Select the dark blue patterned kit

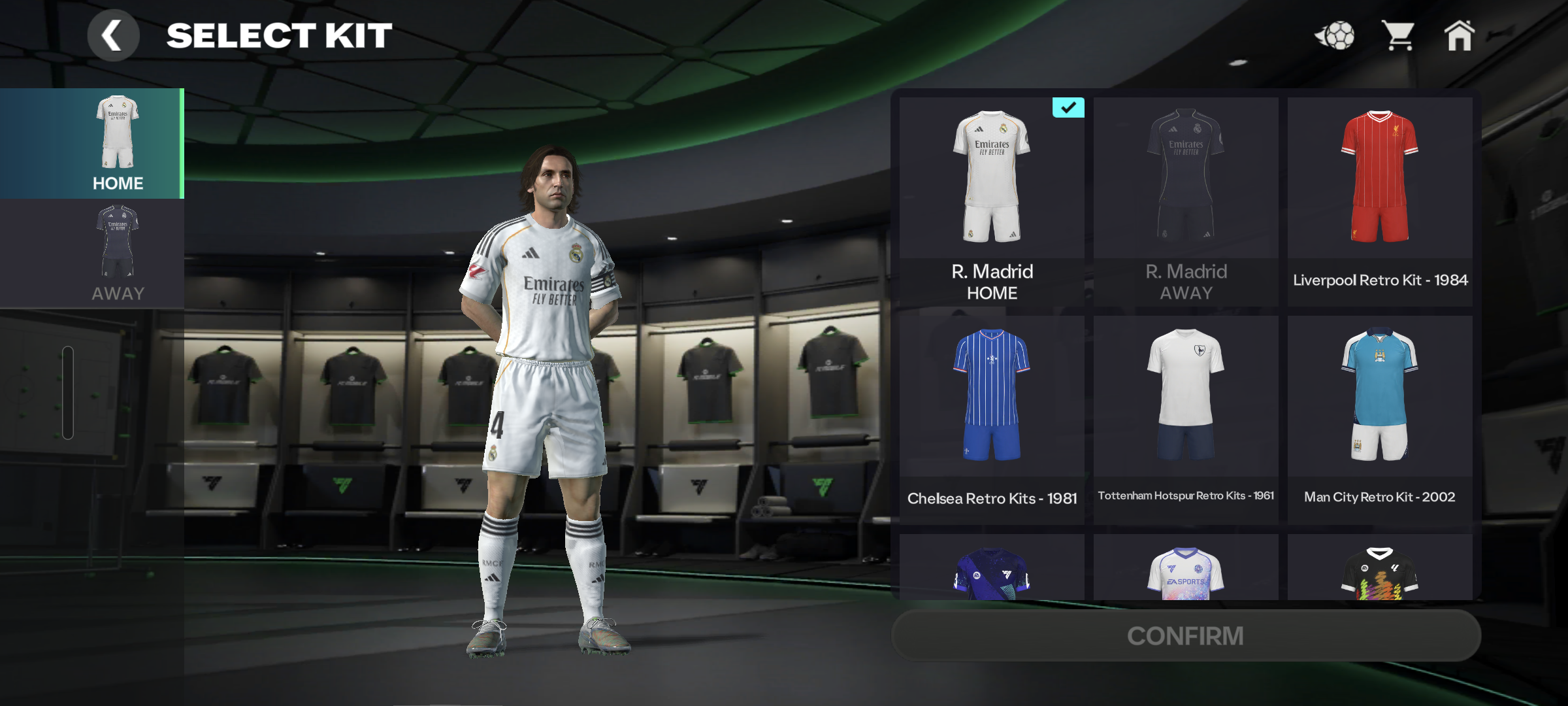(991, 570)
